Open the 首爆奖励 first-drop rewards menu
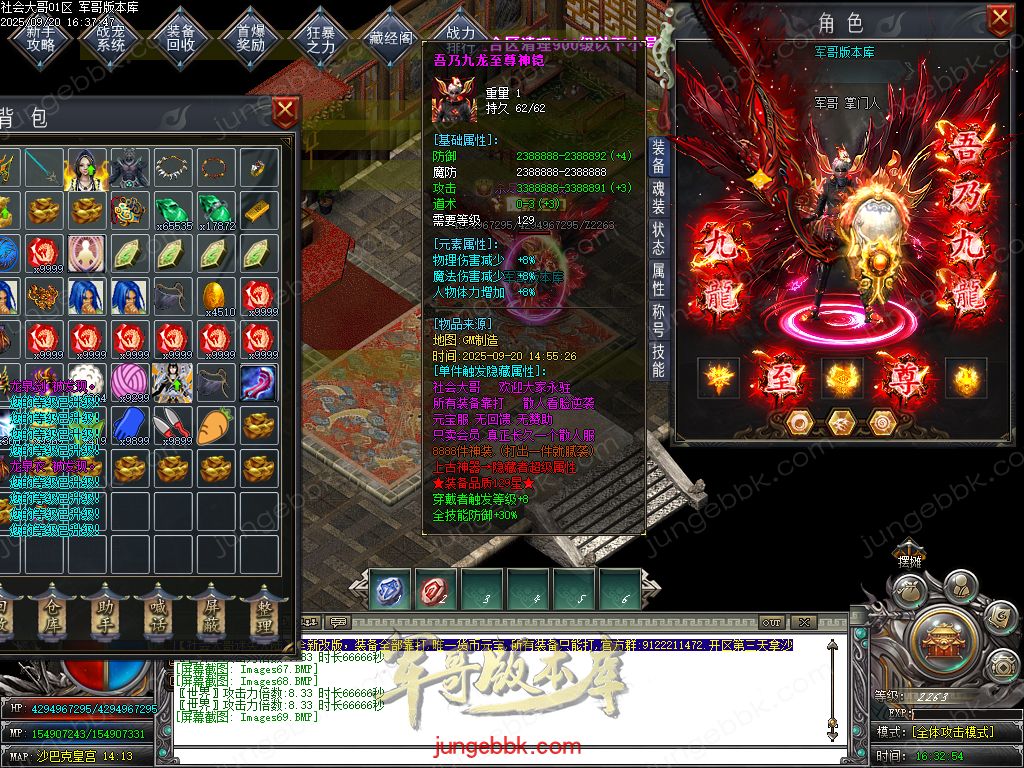 point(251,38)
